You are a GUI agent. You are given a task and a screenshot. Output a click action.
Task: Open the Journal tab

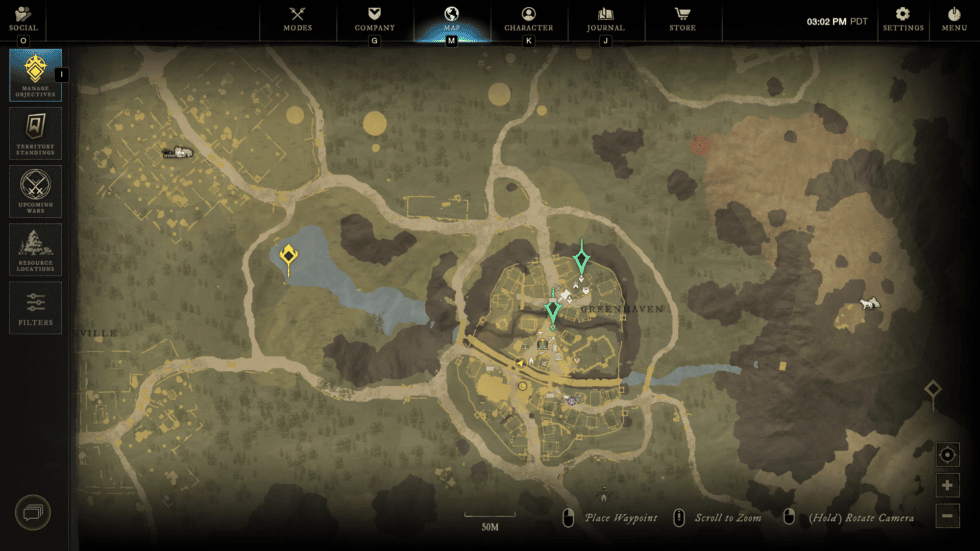(x=605, y=19)
